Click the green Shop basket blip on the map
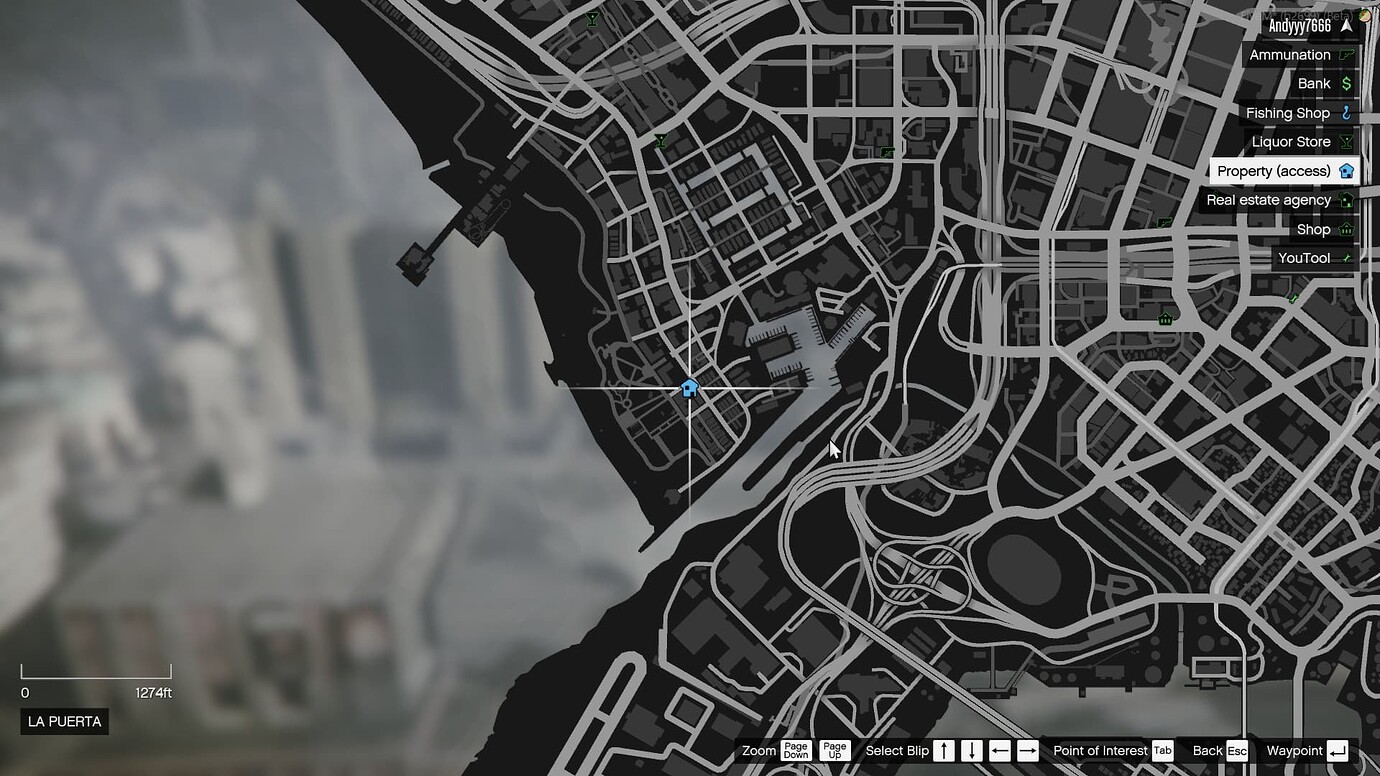This screenshot has height=776, width=1380. tap(1165, 318)
